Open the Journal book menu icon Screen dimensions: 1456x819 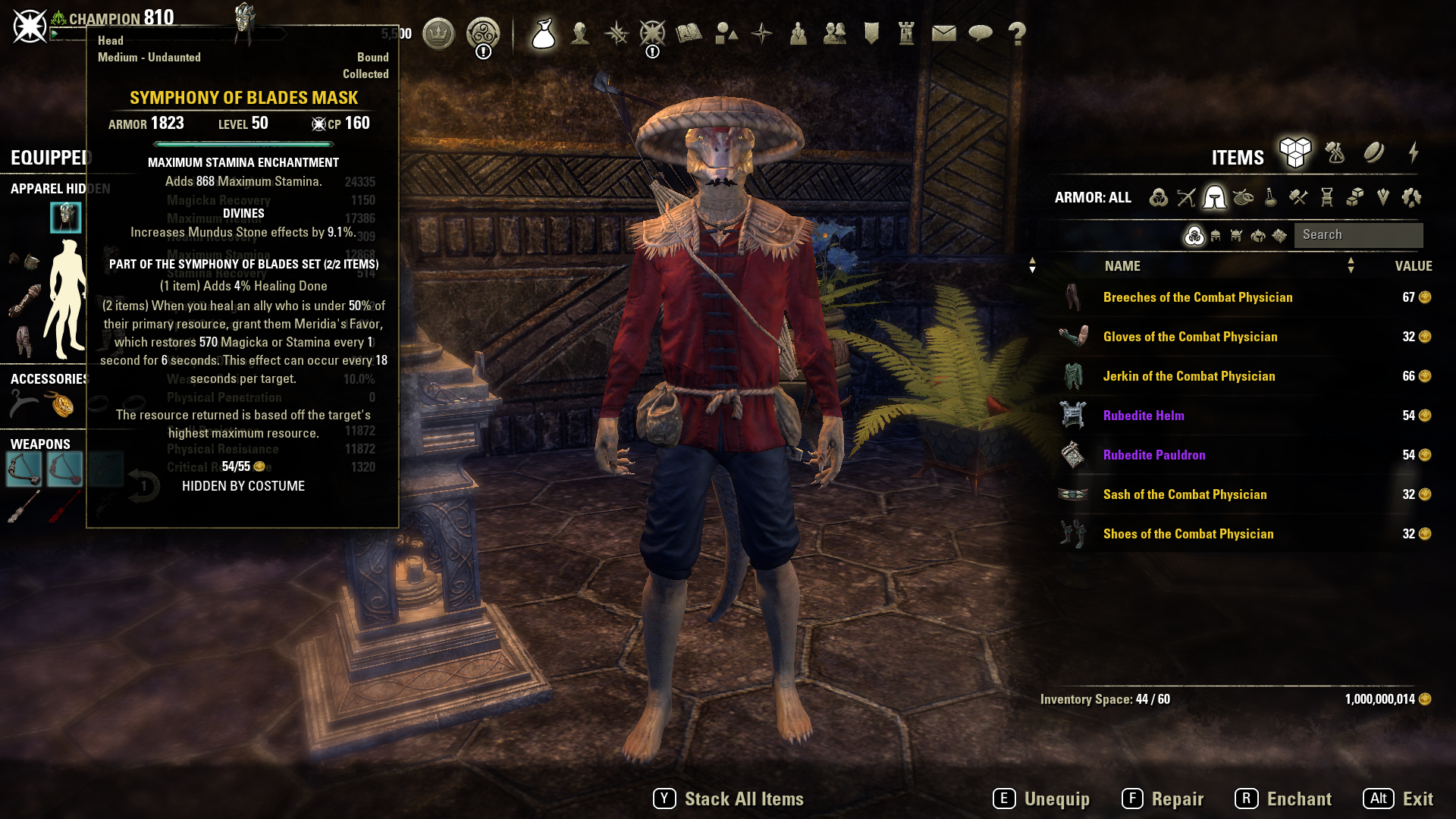pos(689,33)
